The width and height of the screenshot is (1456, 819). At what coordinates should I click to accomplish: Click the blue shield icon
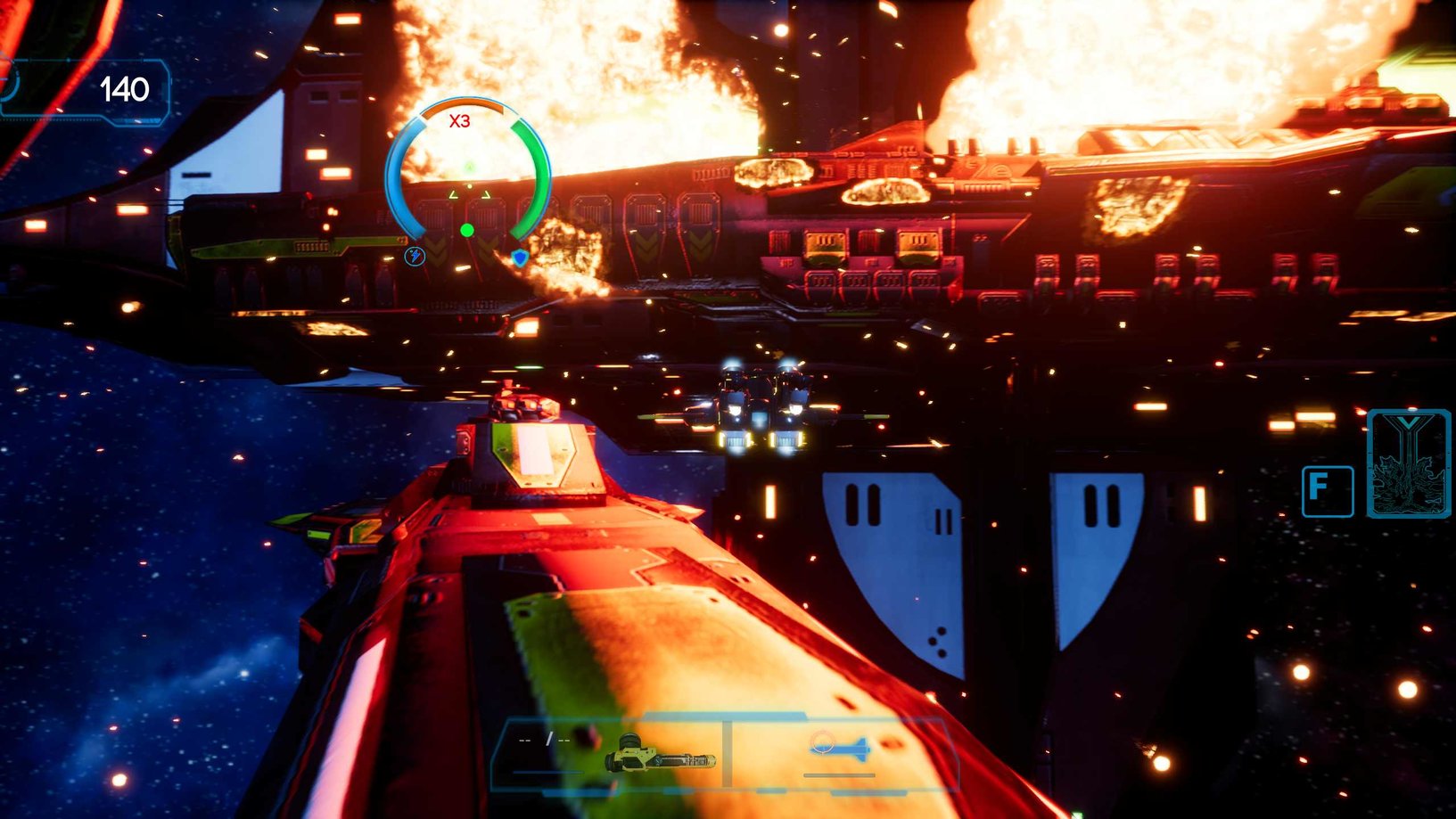click(520, 258)
